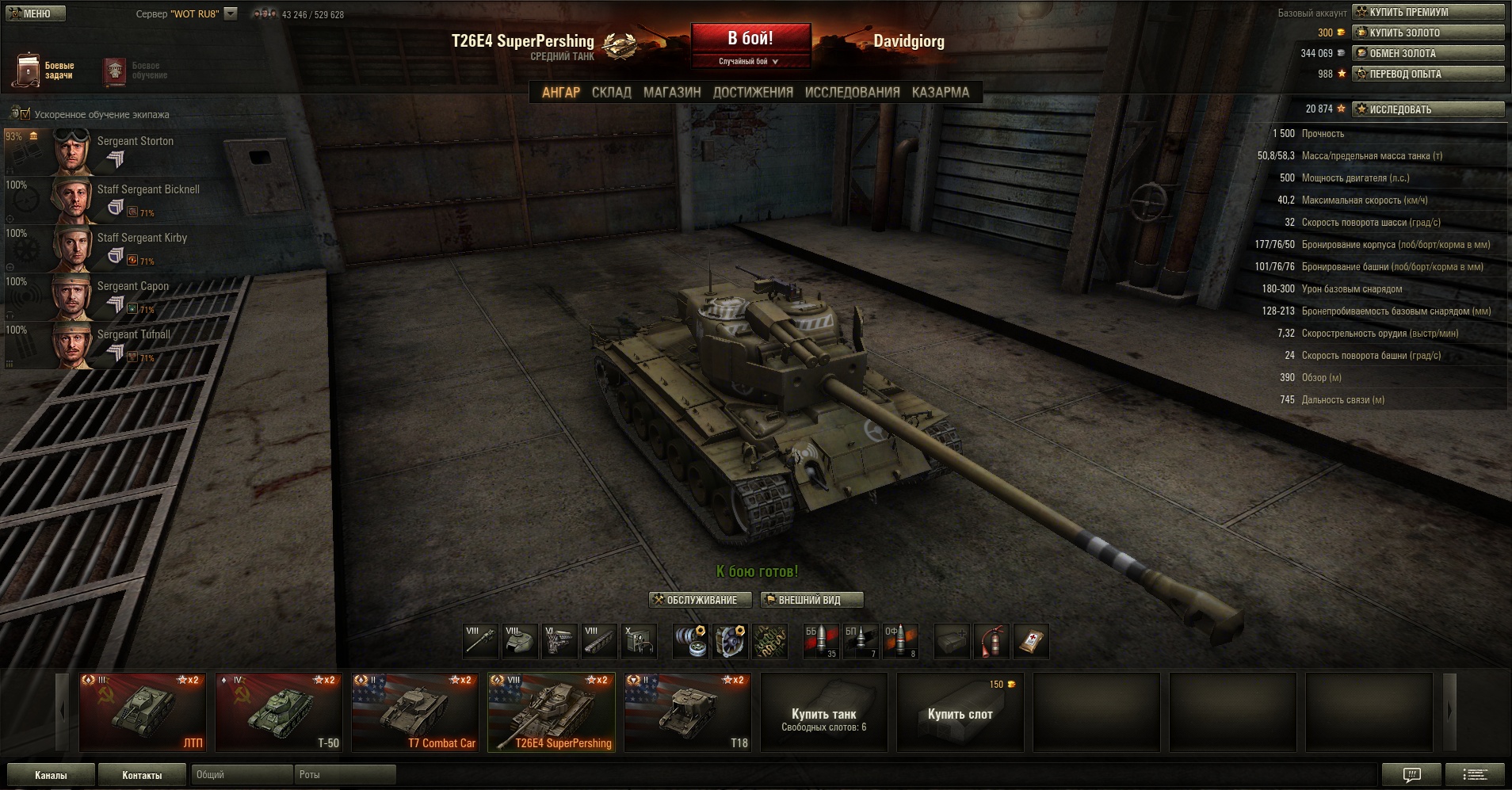Open ВНЕШНИЙ ВИД customization
Screen dimensions: 1512x790
[x=811, y=600]
